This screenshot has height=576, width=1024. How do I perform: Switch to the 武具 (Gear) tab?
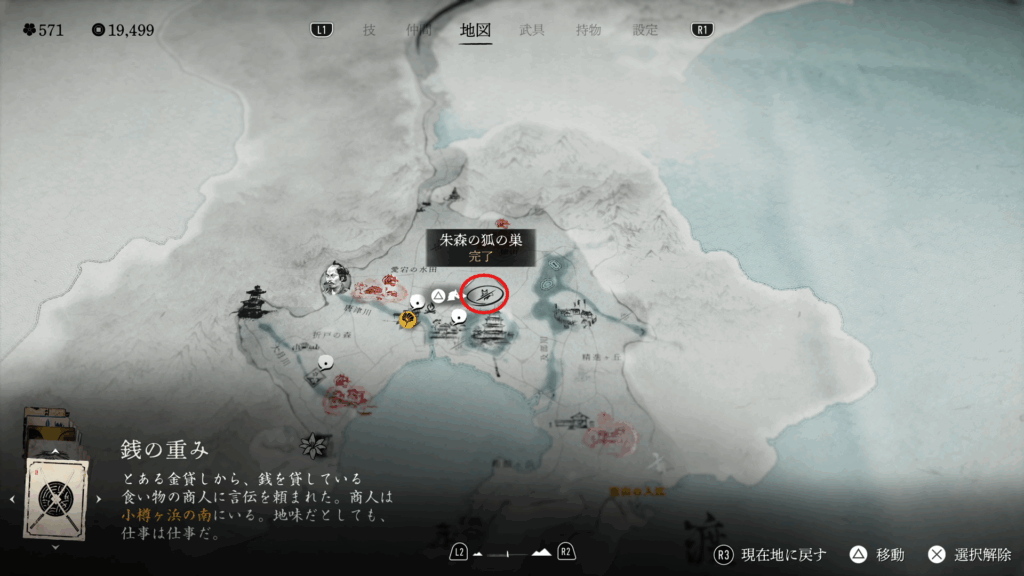click(532, 30)
